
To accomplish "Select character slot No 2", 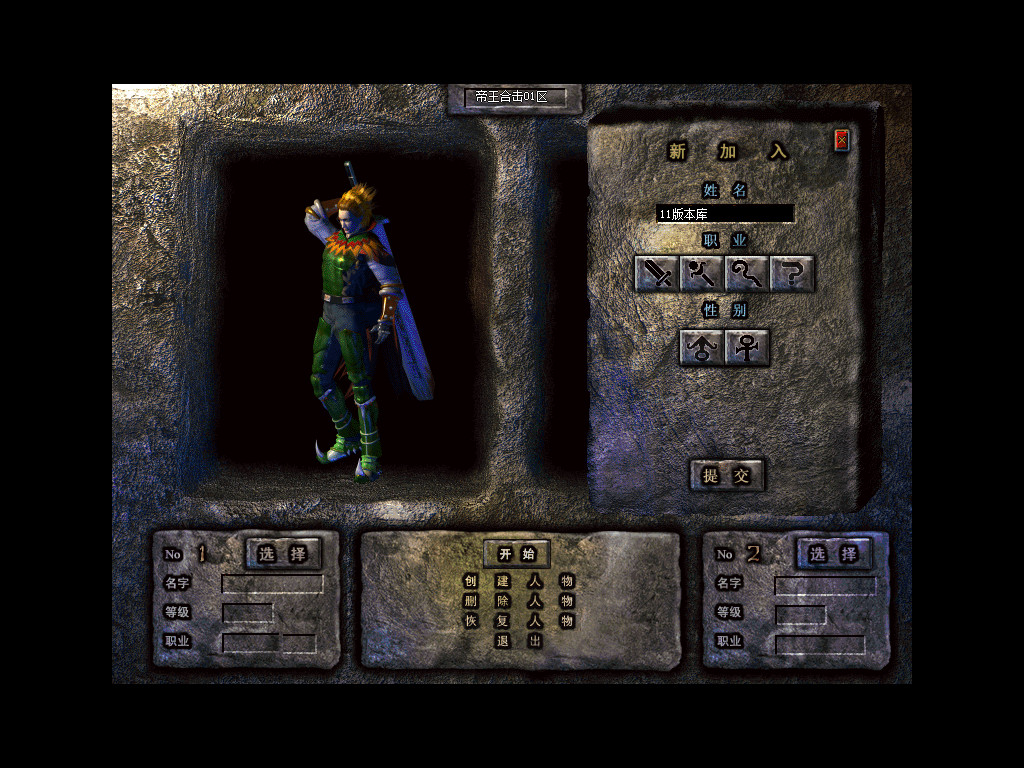I will pos(834,553).
